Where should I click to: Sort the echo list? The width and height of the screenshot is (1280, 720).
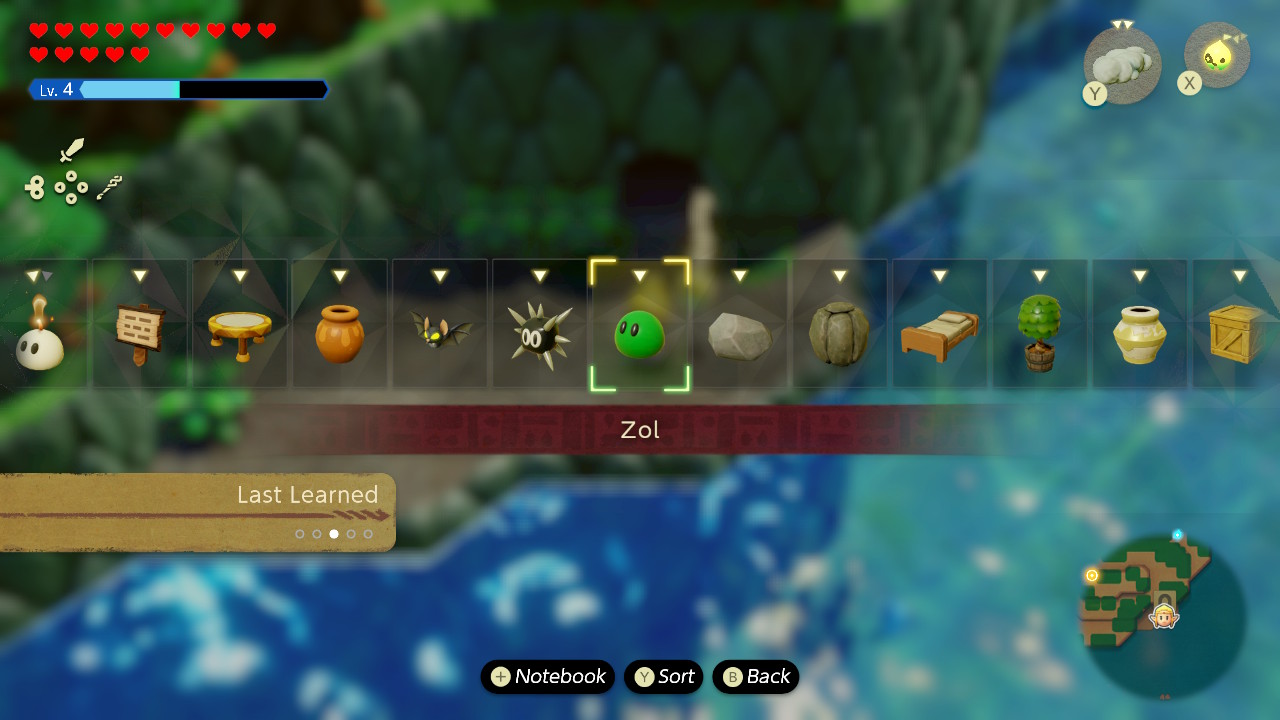pyautogui.click(x=664, y=677)
